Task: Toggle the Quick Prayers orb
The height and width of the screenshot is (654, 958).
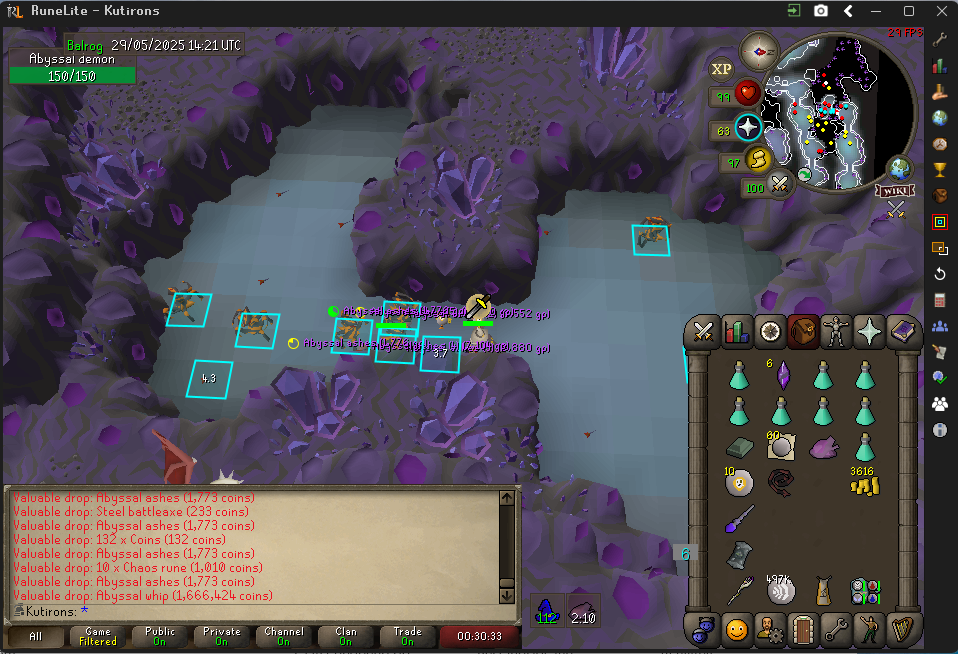Action: coord(748,128)
